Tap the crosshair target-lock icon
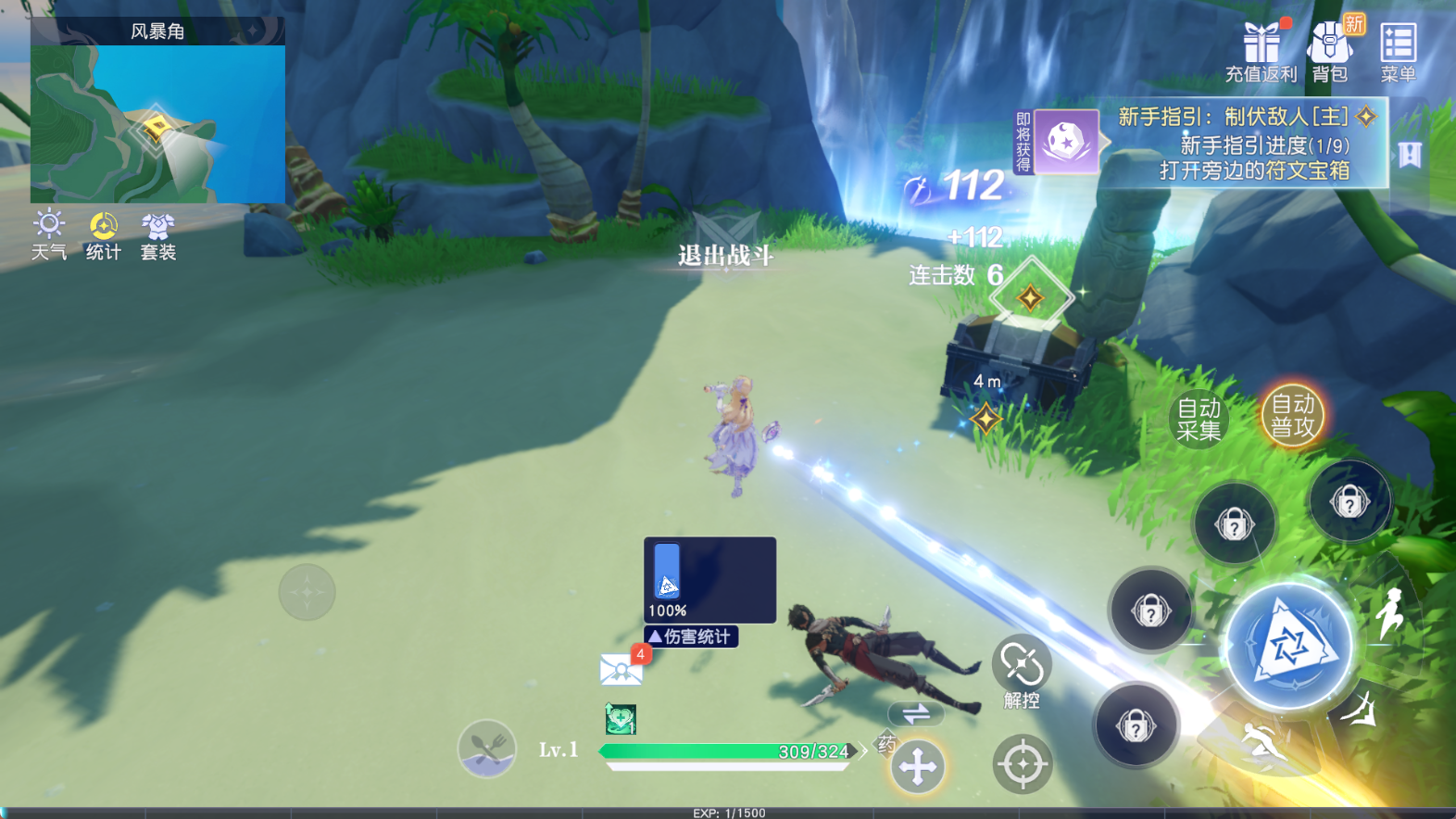Screen dimensions: 1456x819 click(1023, 763)
